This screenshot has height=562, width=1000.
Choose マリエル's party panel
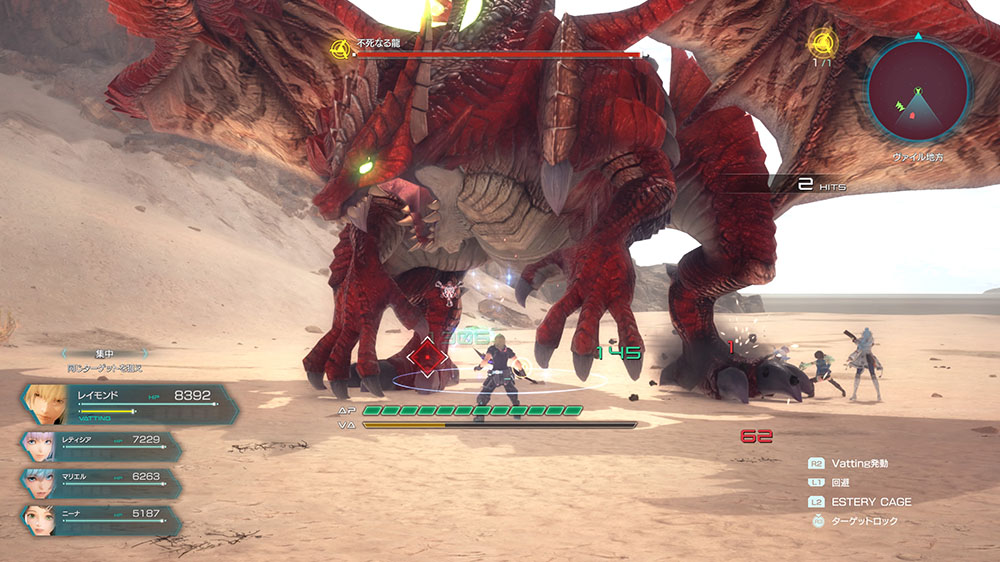tap(100, 482)
